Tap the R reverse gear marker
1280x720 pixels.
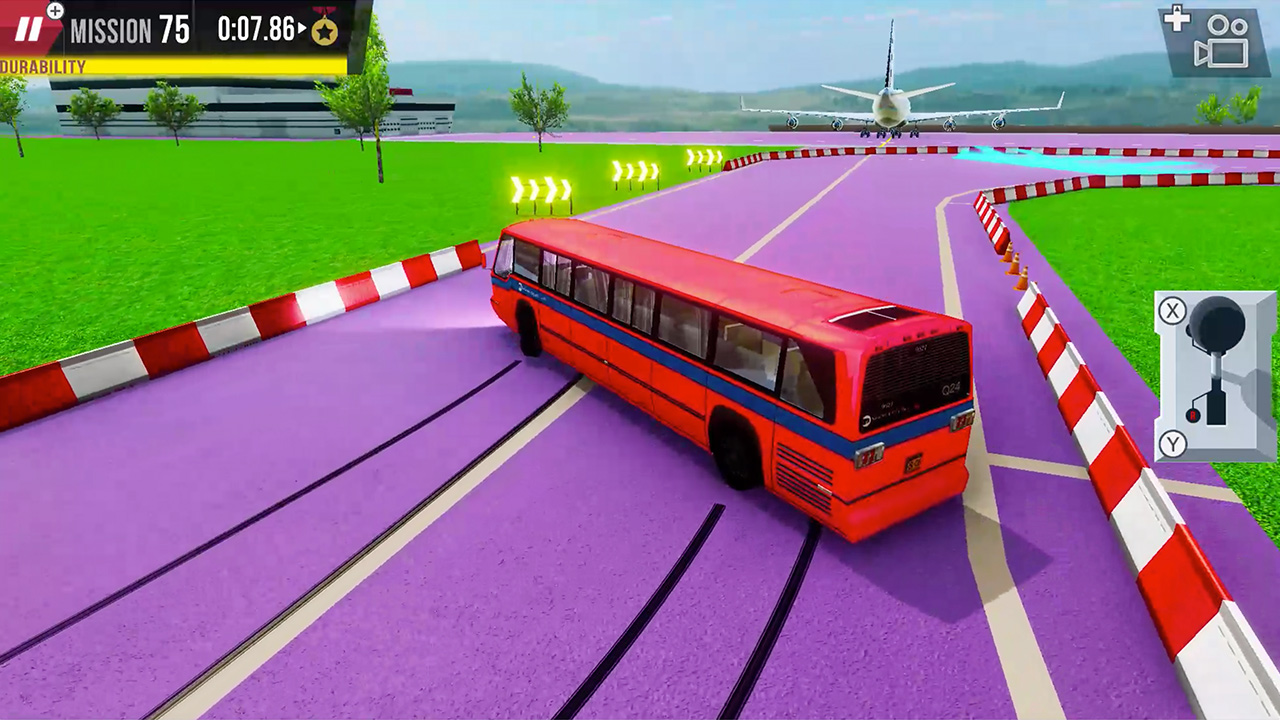[1192, 415]
